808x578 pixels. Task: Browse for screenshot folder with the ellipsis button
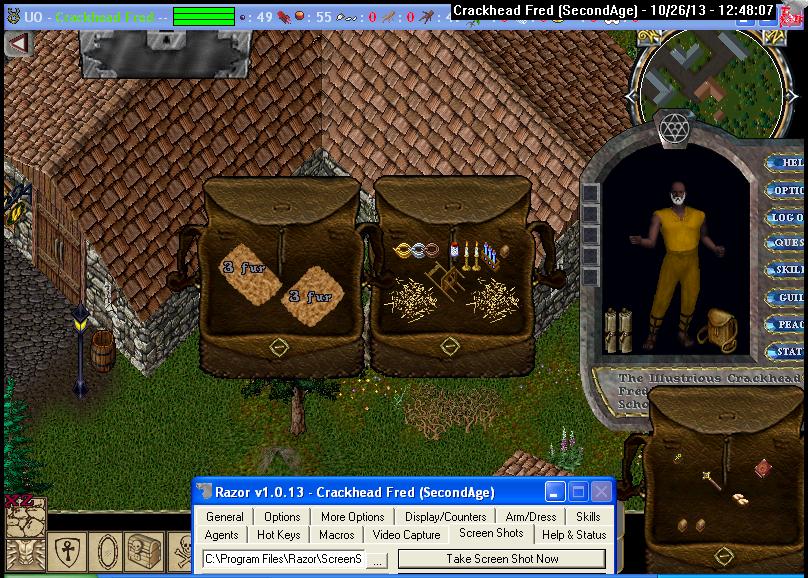(x=377, y=560)
